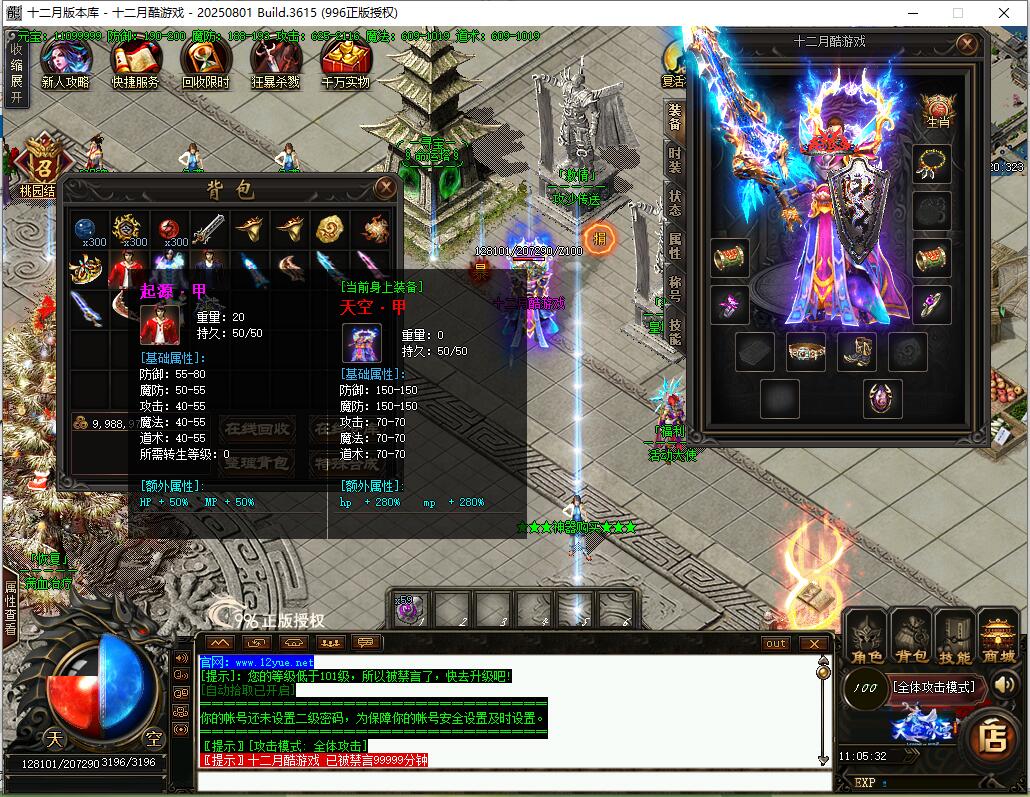Open the 属性 attributes tab

click(x=675, y=243)
